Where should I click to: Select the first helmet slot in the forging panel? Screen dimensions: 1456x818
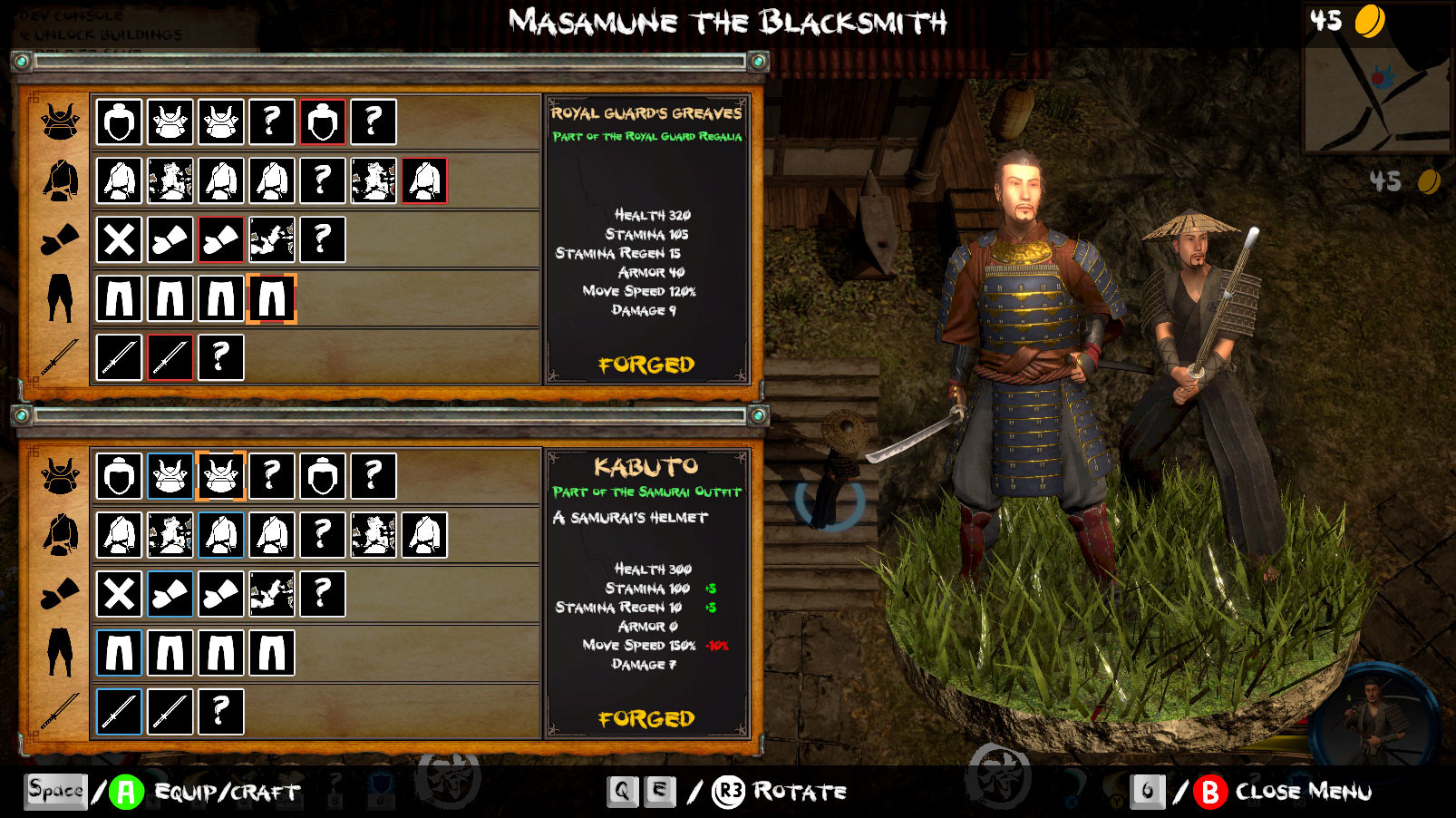click(x=119, y=121)
